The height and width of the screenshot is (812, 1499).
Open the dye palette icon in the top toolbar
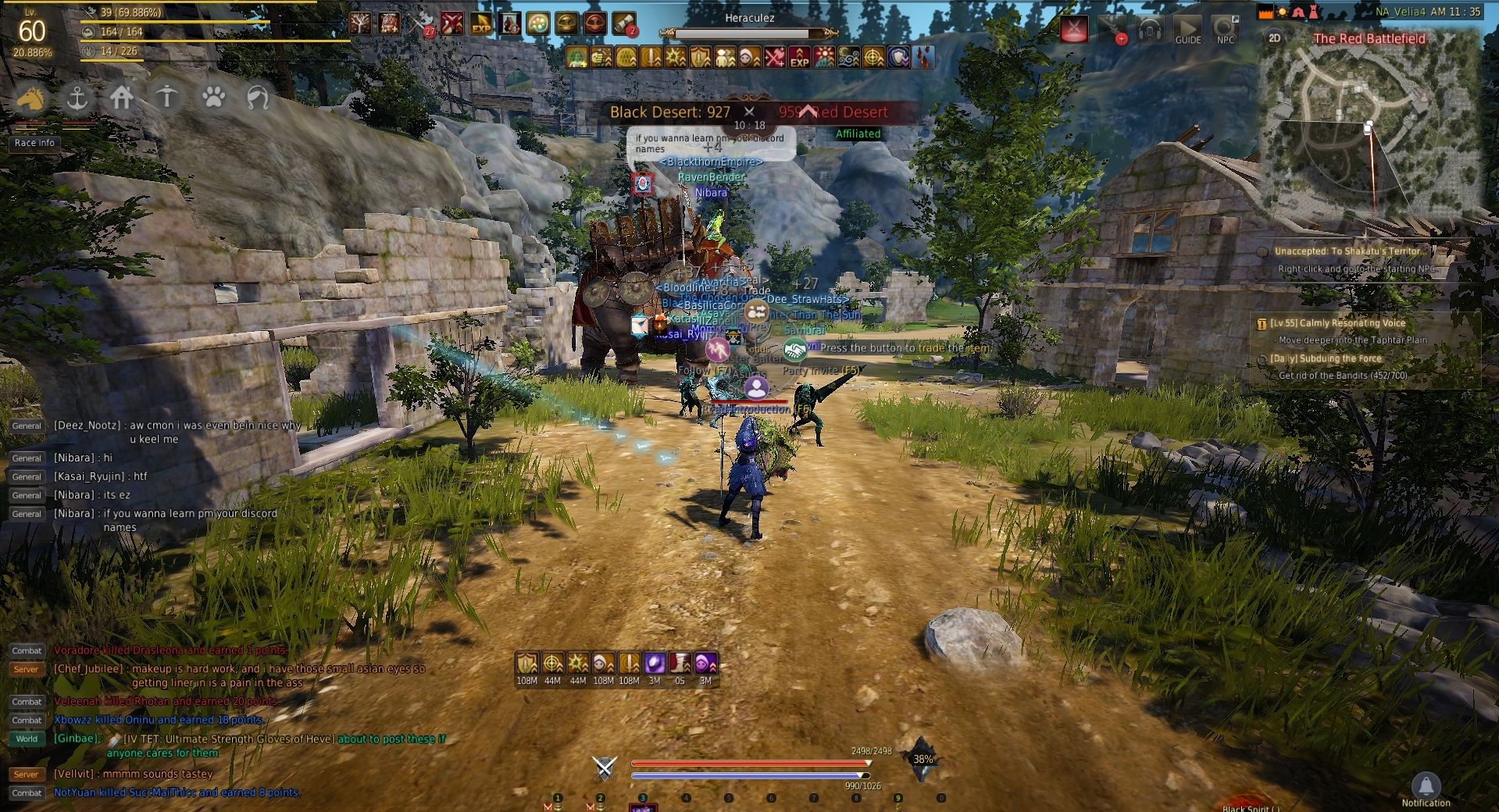537,23
